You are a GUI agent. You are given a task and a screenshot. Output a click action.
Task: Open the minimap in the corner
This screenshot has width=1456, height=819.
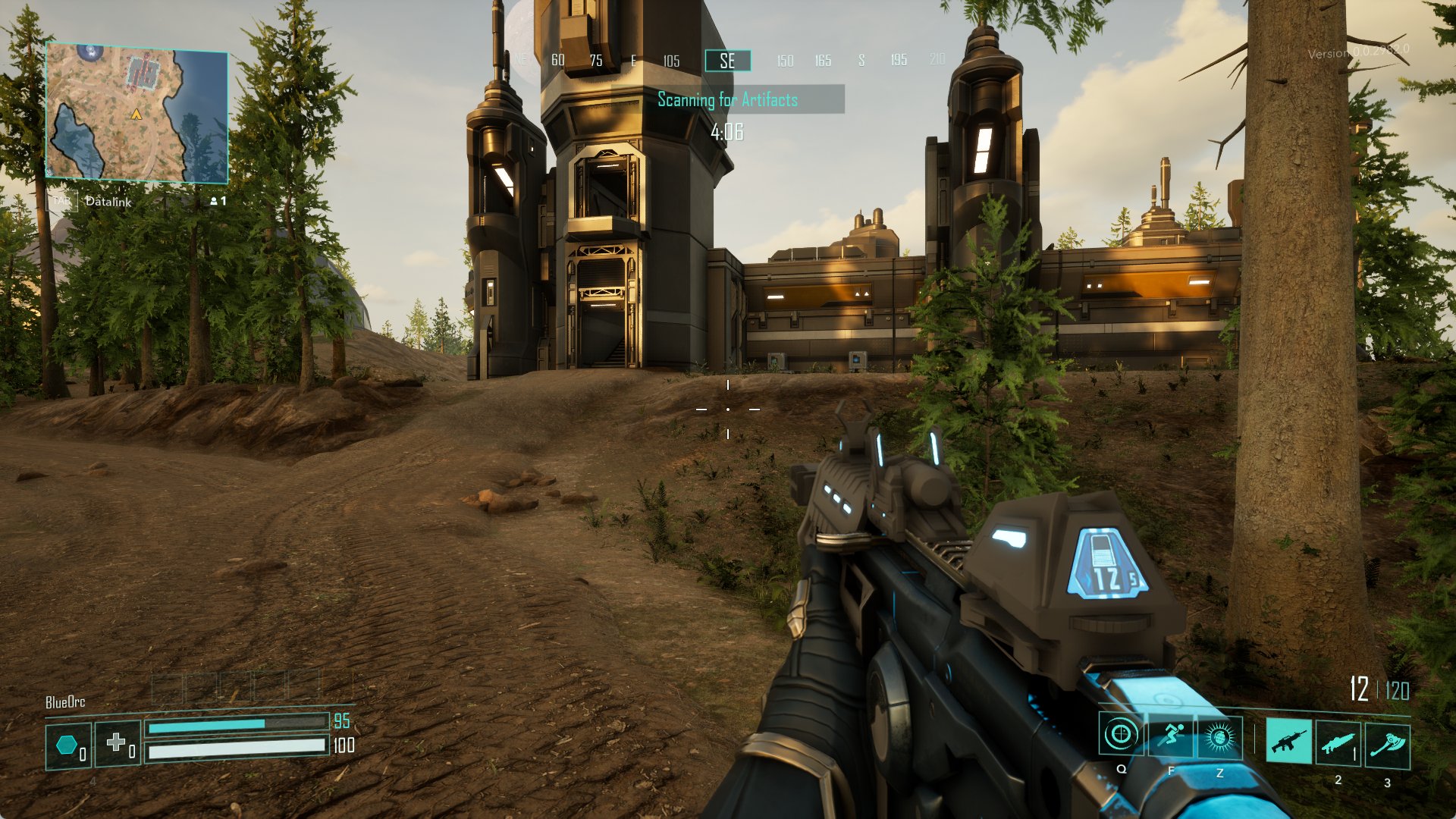[x=137, y=112]
